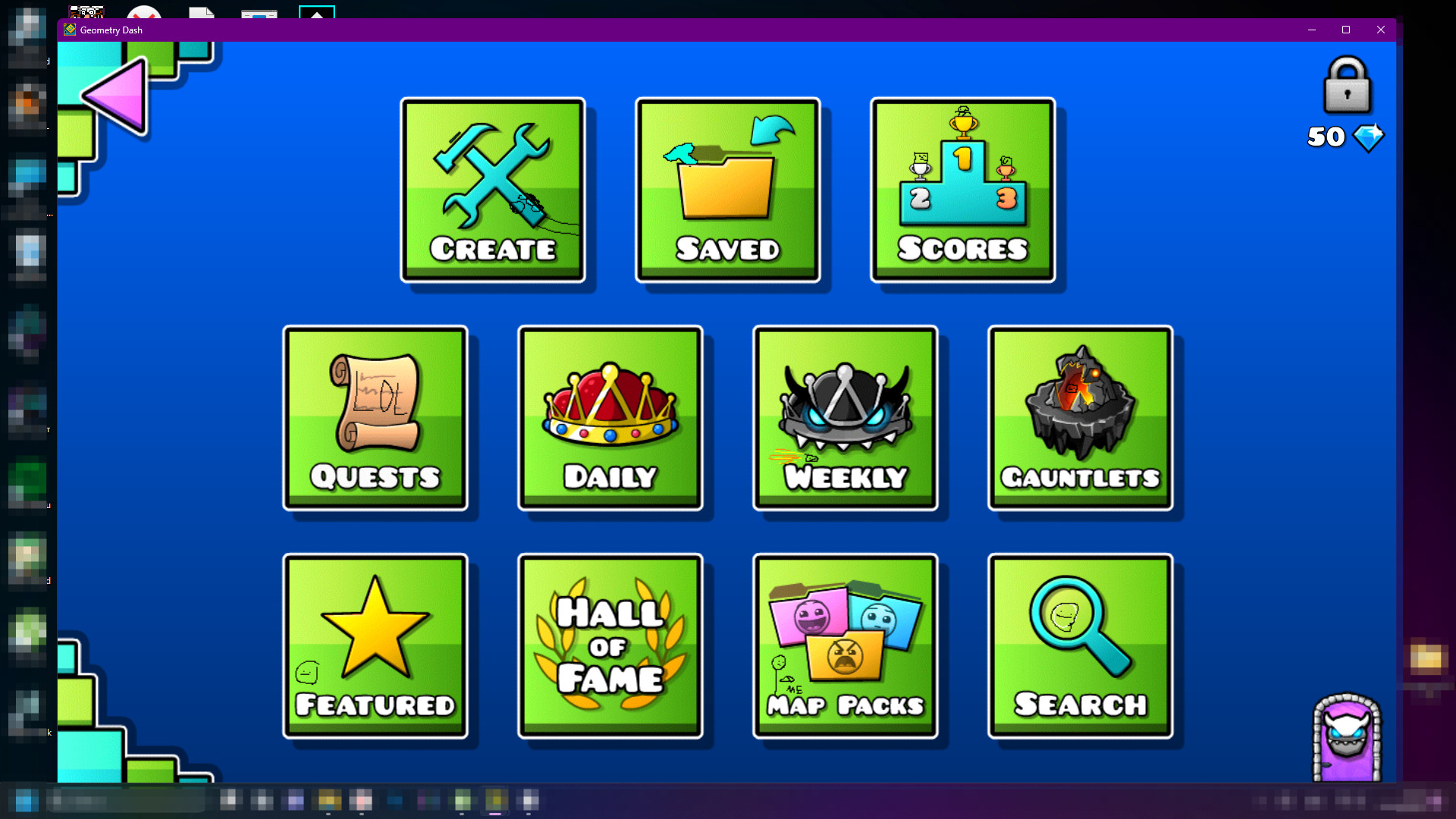Open the Create level editor
This screenshot has height=819, width=1456.
click(493, 190)
